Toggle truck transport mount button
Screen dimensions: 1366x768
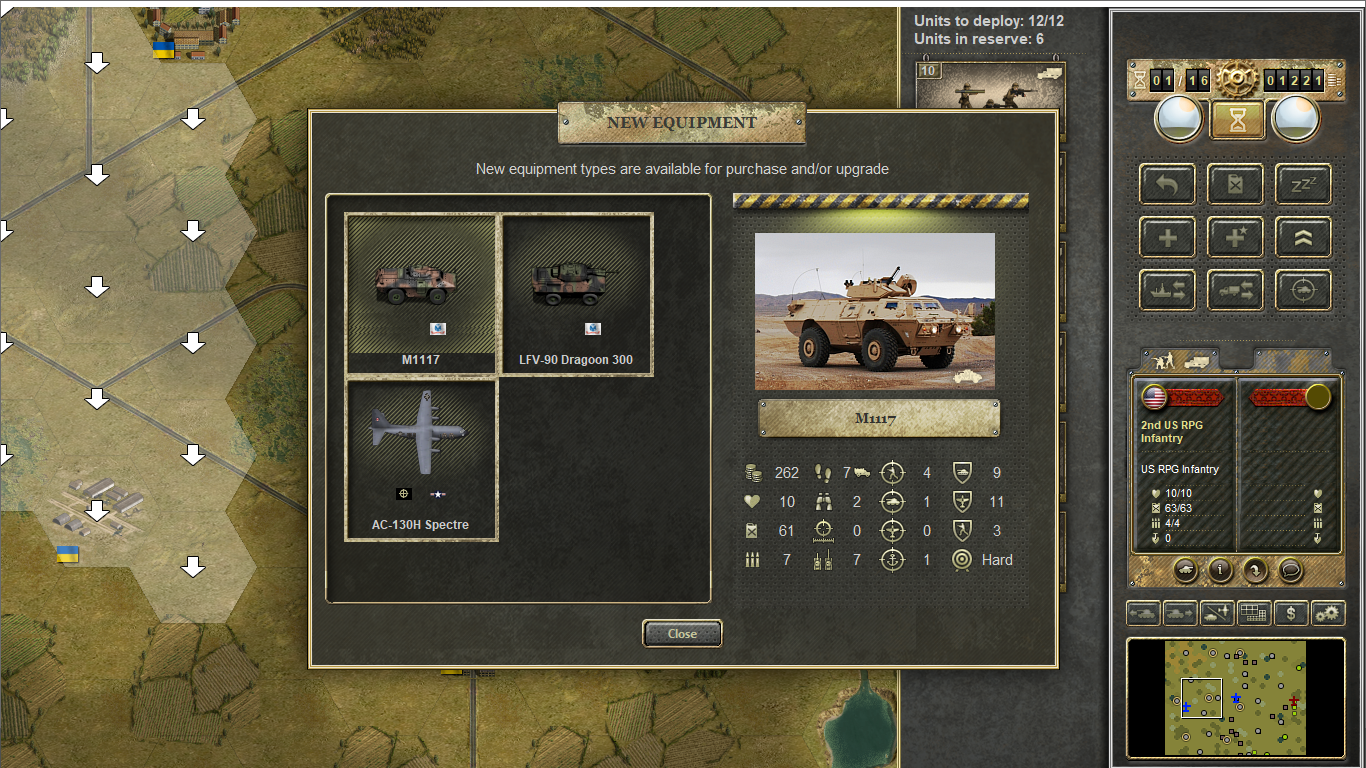coord(1235,291)
